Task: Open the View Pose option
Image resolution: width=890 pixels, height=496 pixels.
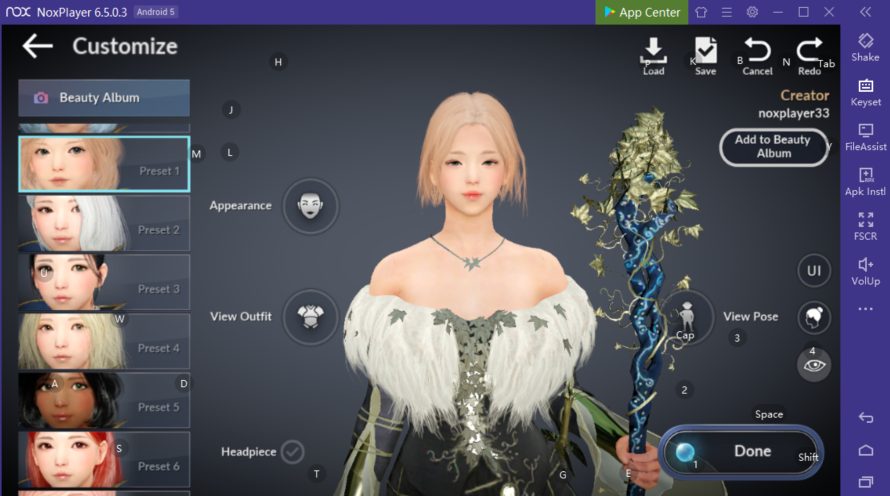Action: 687,317
